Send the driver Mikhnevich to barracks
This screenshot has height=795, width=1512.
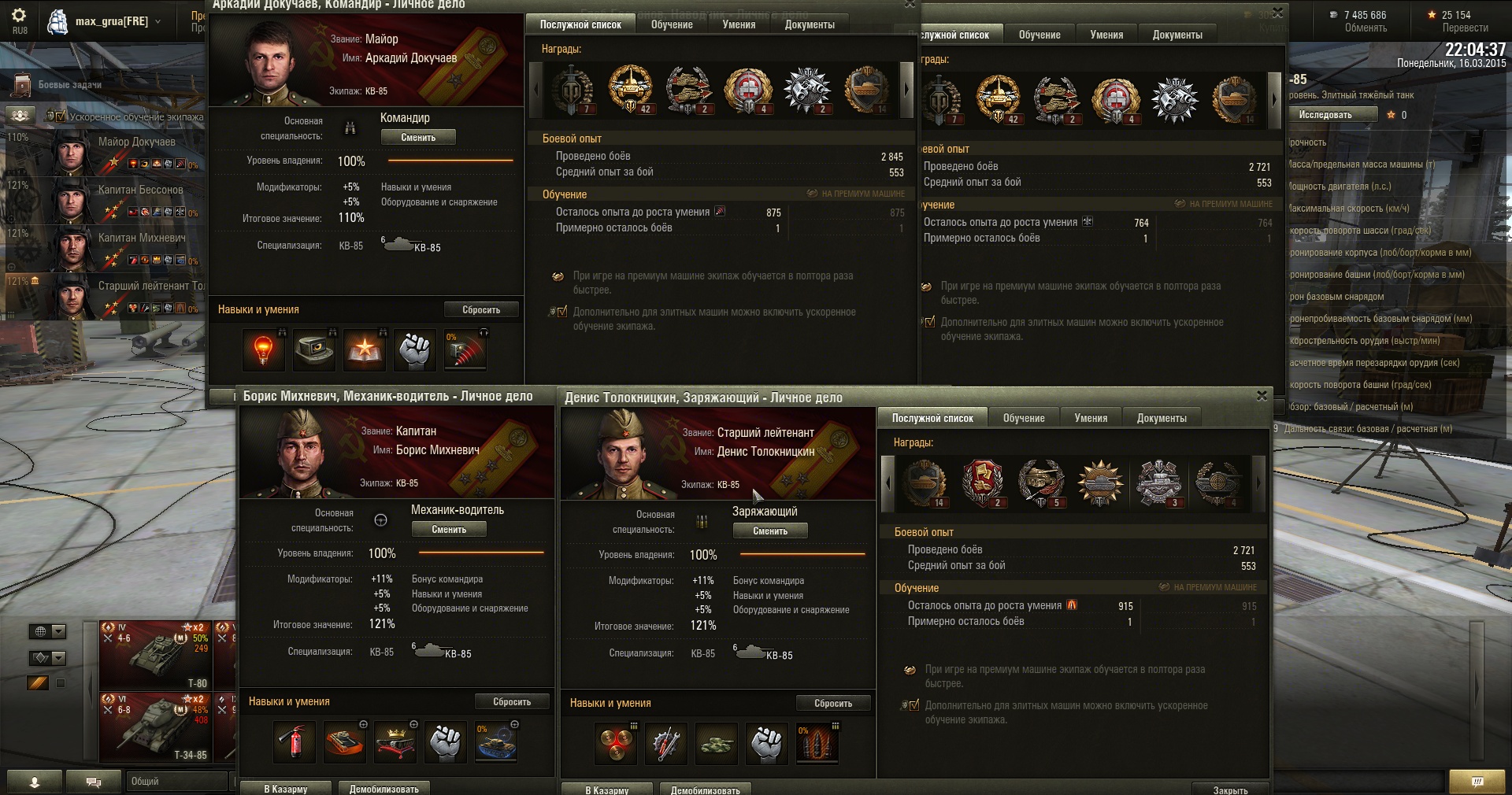[285, 789]
